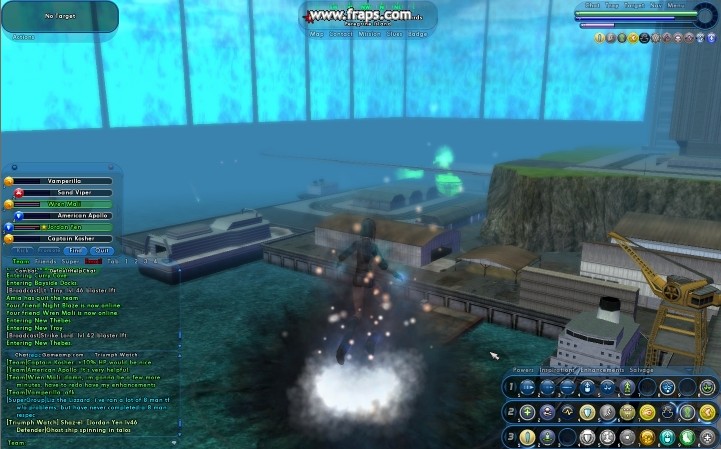The image size is (721, 449).
Task: Show the Mission panel
Action: coord(369,33)
